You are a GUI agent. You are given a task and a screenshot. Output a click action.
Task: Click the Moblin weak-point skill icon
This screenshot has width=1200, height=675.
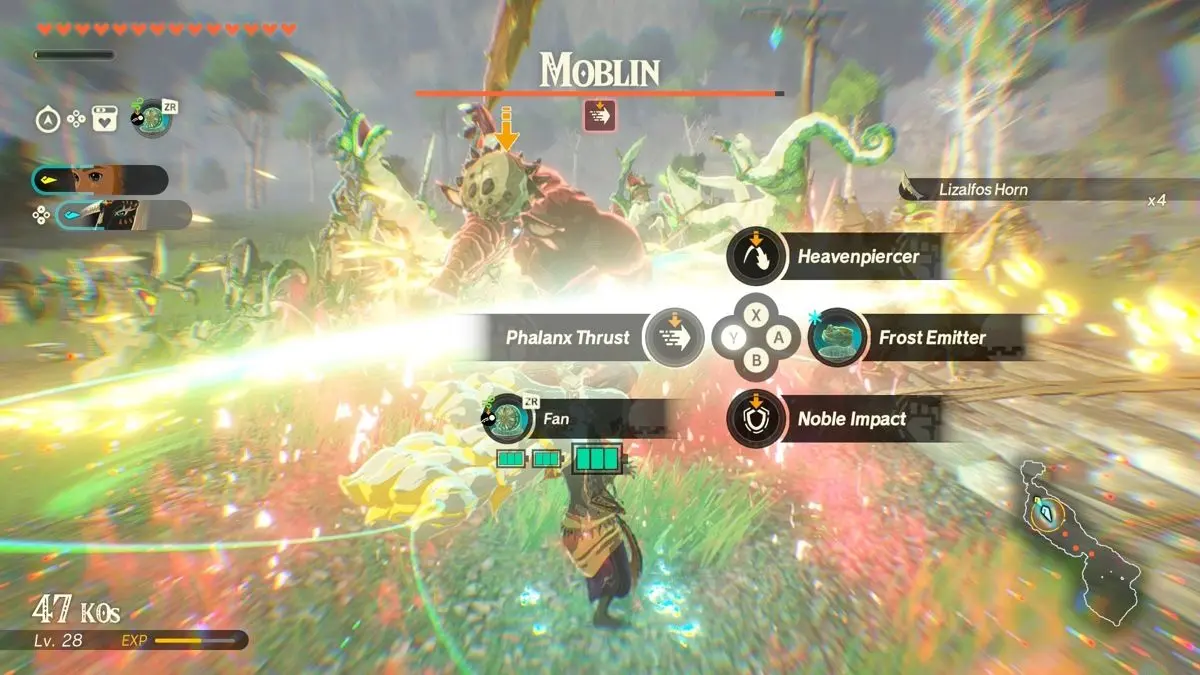click(x=599, y=116)
